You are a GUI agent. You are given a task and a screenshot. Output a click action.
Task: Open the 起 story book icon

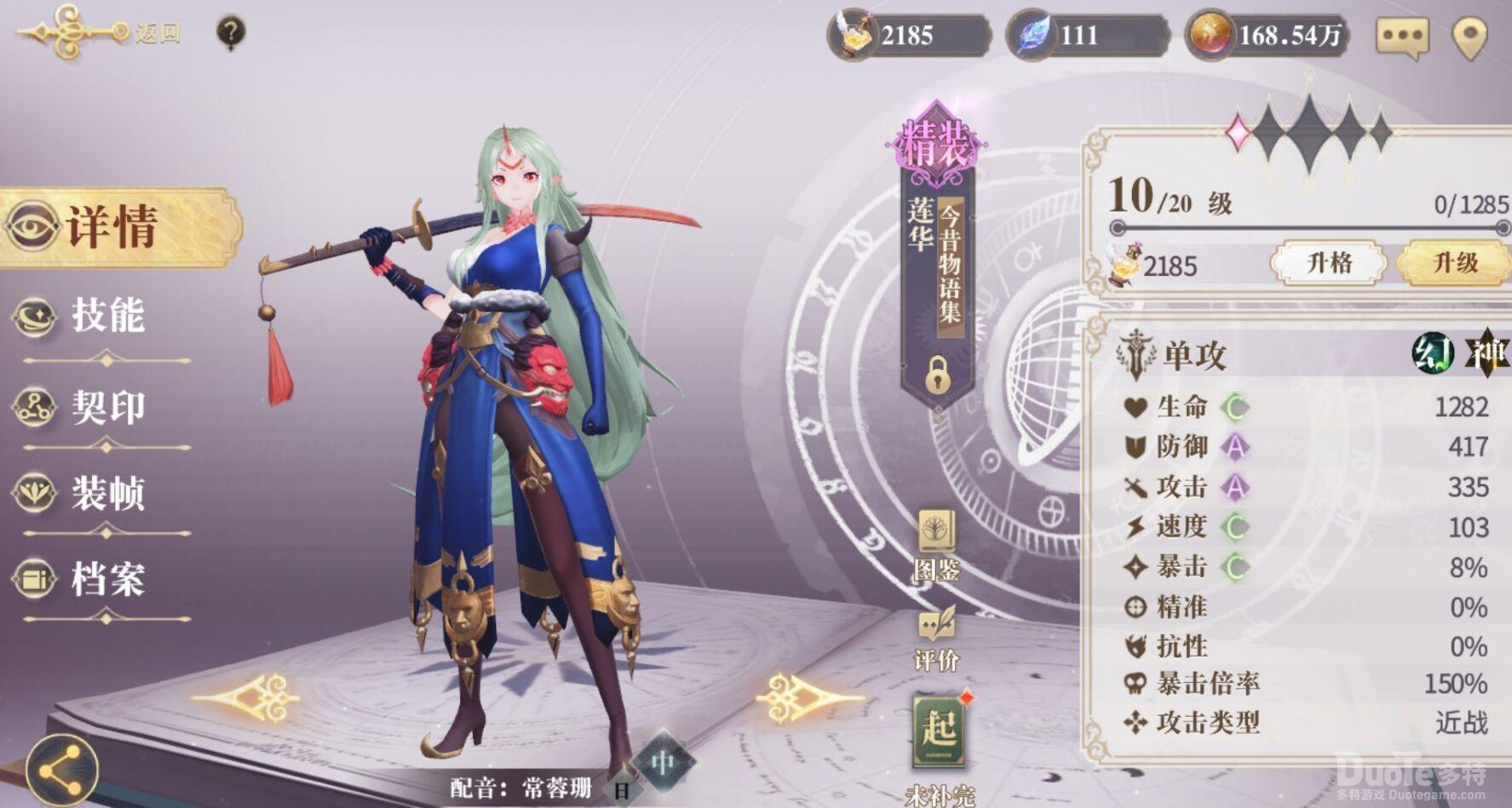(936, 732)
